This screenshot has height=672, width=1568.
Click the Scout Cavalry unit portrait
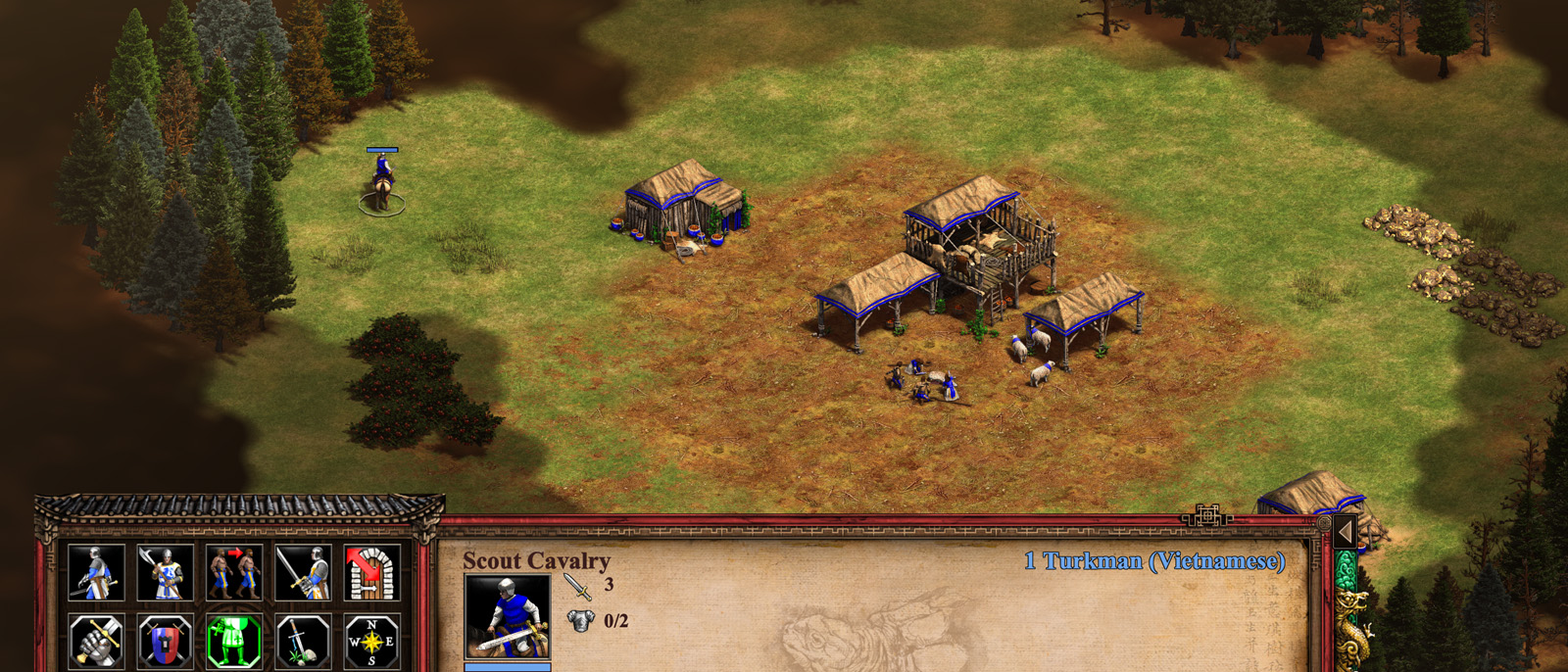pos(507,615)
